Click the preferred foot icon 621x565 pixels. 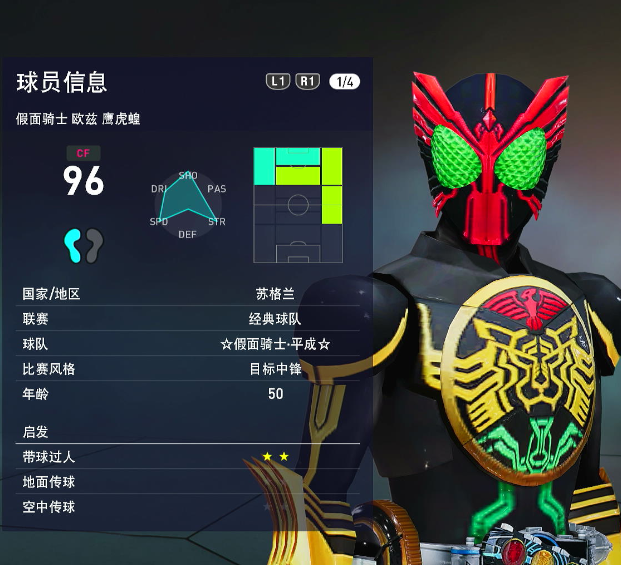click(x=84, y=243)
